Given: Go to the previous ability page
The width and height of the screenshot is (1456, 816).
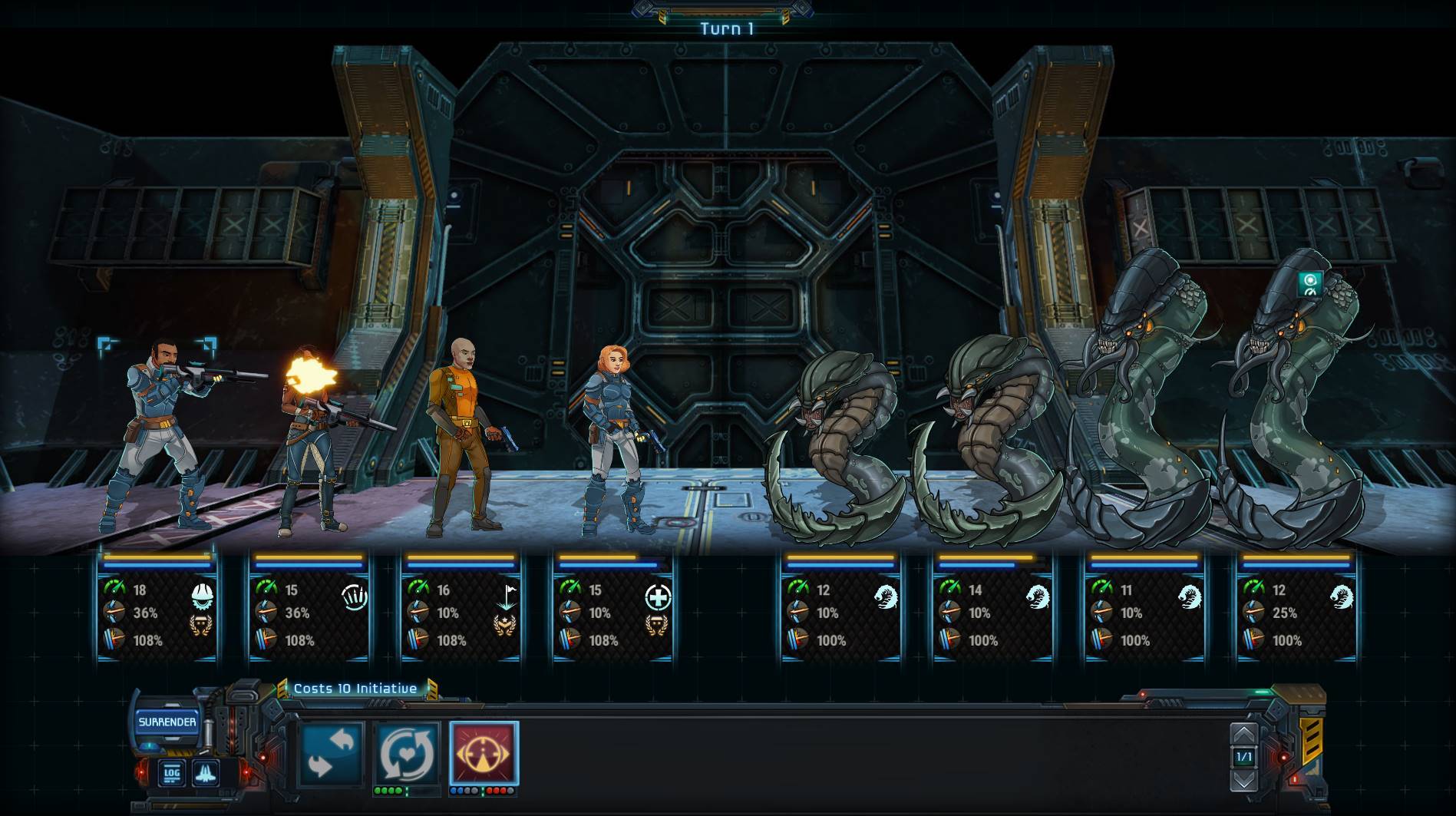Looking at the screenshot, I should click(1243, 735).
